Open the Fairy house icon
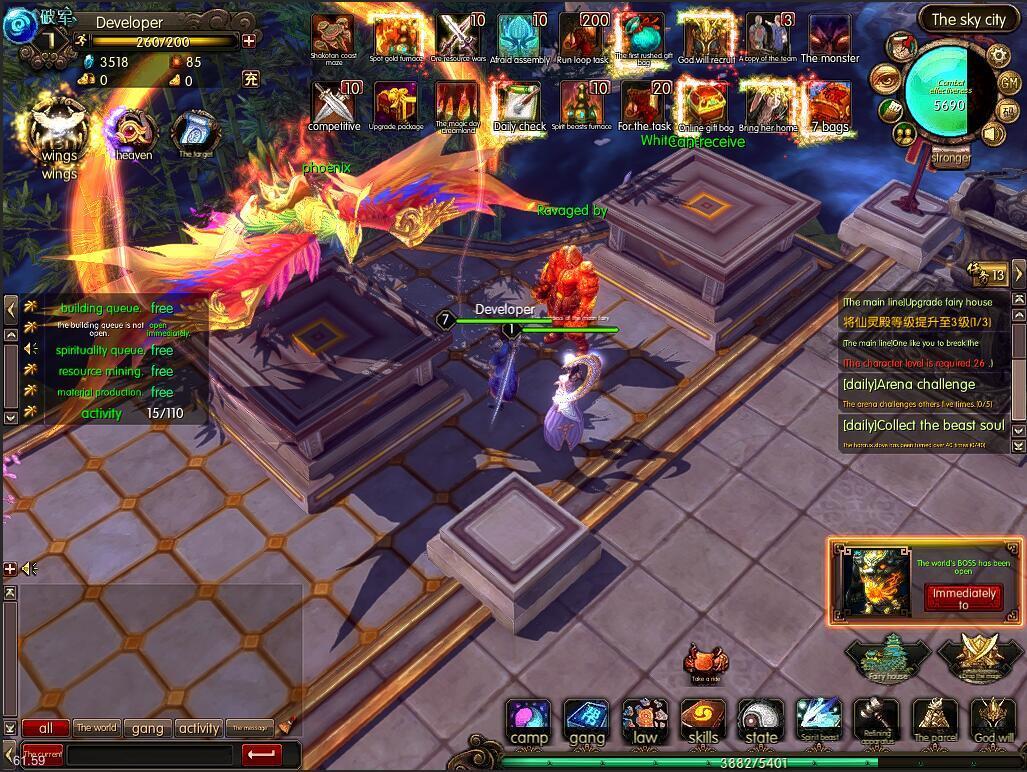Viewport: 1027px width, 772px height. 887,657
